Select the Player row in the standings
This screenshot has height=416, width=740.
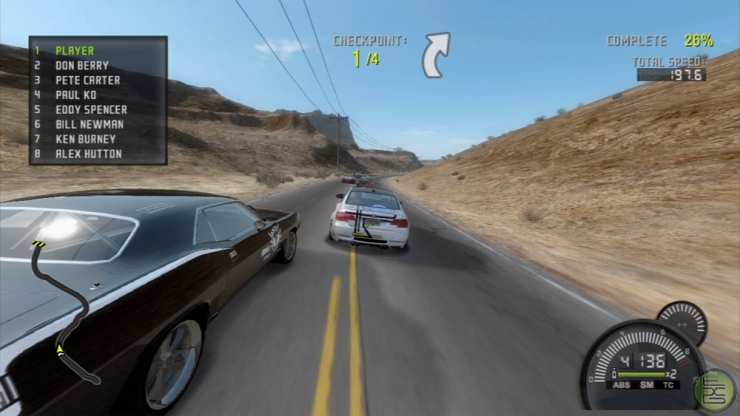coord(74,50)
